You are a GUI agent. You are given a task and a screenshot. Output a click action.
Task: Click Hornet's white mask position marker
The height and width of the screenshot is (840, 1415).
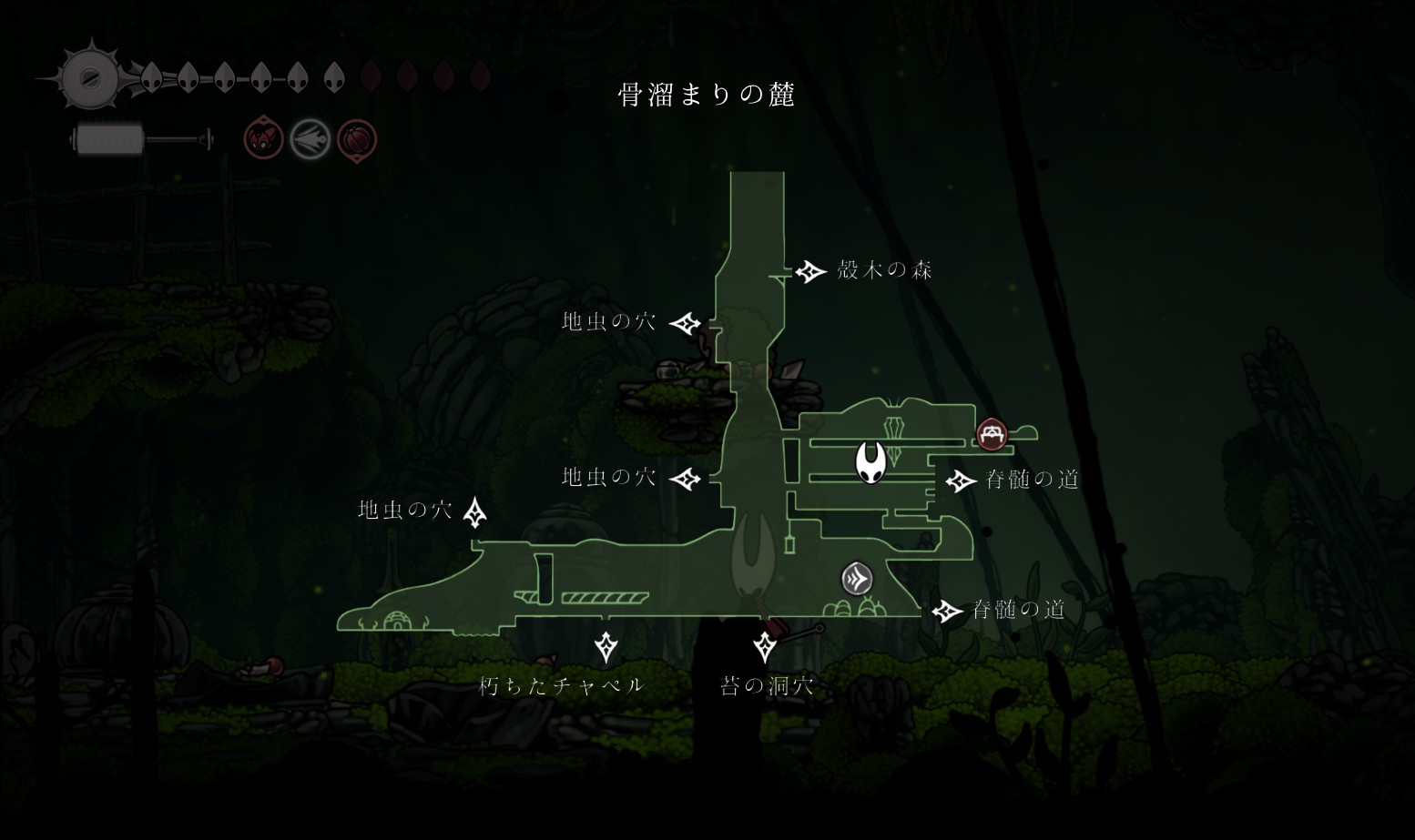point(871,462)
